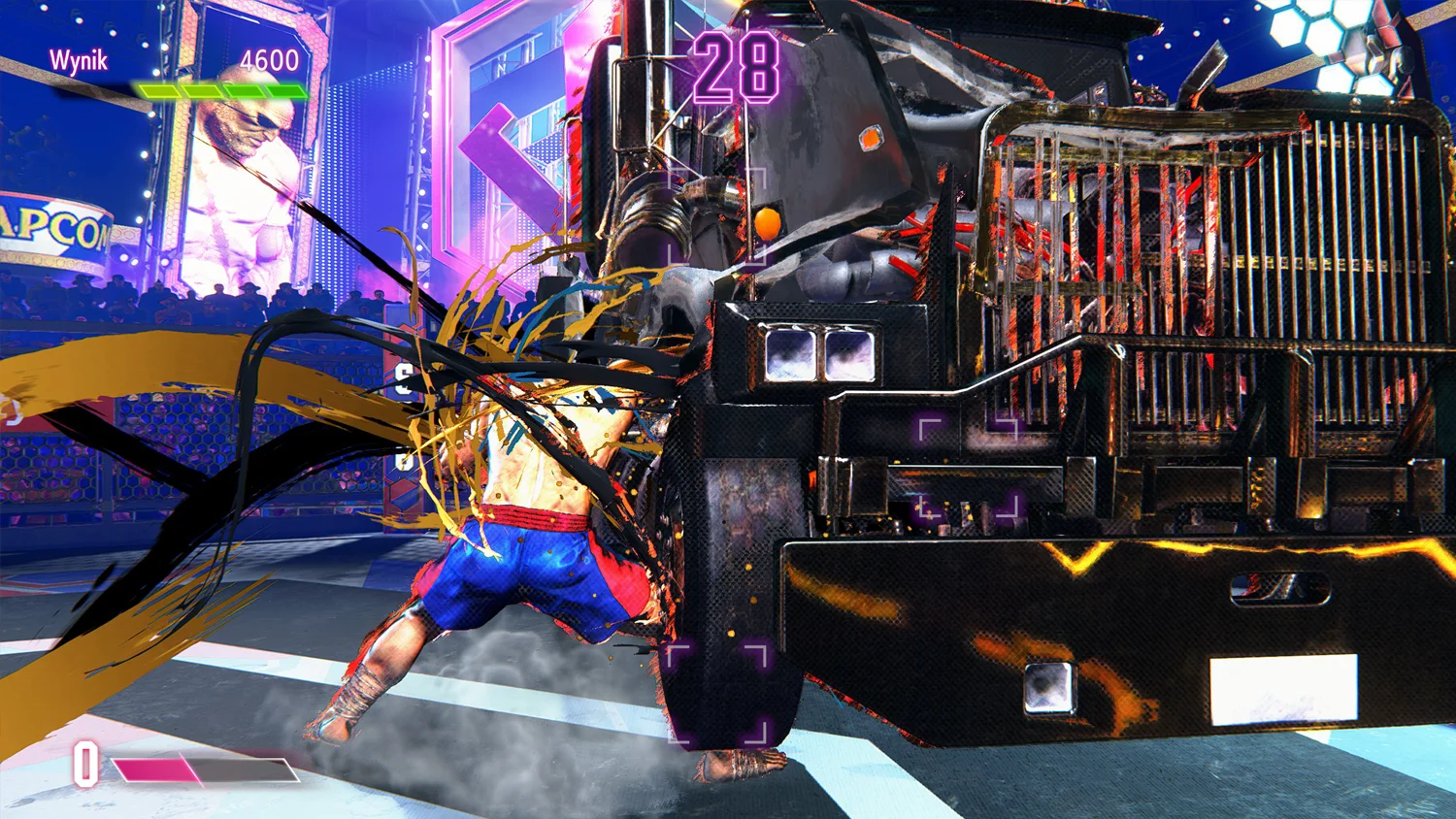Click the combo counter showing 28
The height and width of the screenshot is (819, 1456).
735,65
